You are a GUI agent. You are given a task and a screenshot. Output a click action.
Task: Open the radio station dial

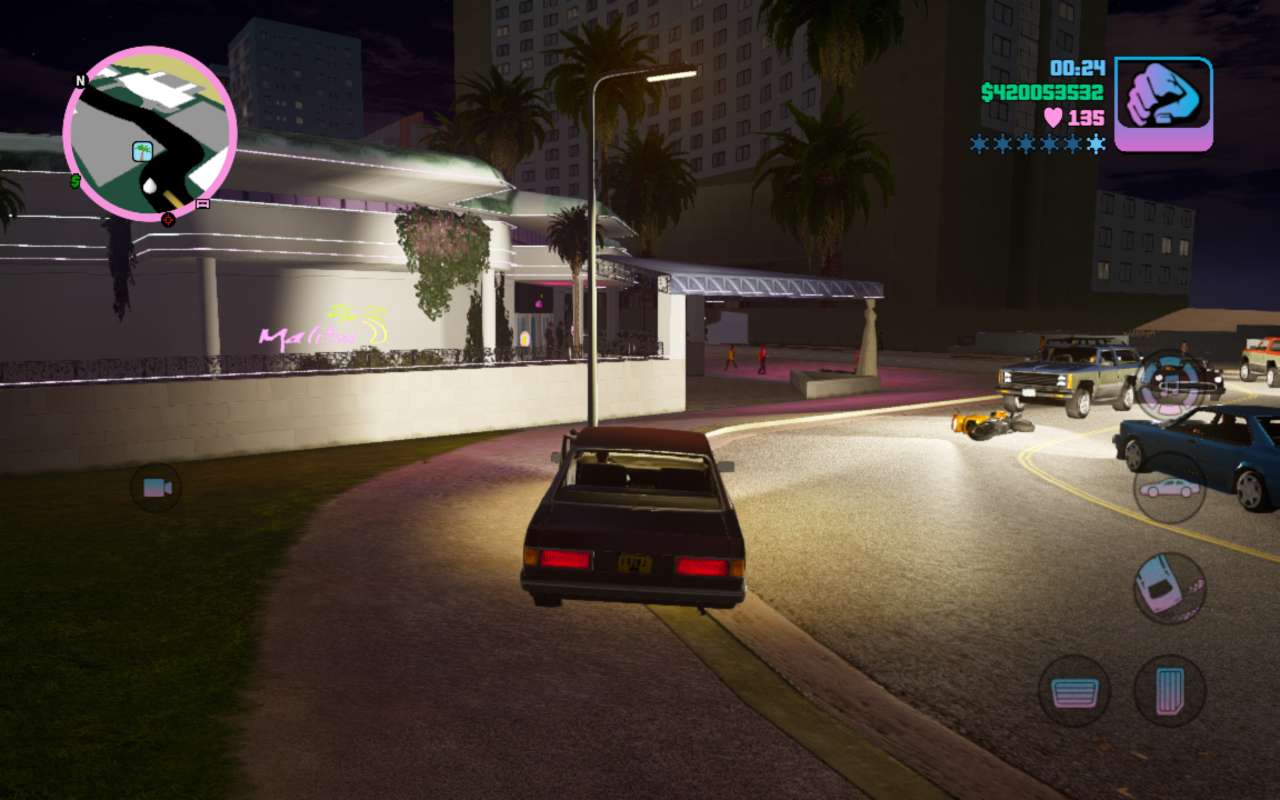1171,384
